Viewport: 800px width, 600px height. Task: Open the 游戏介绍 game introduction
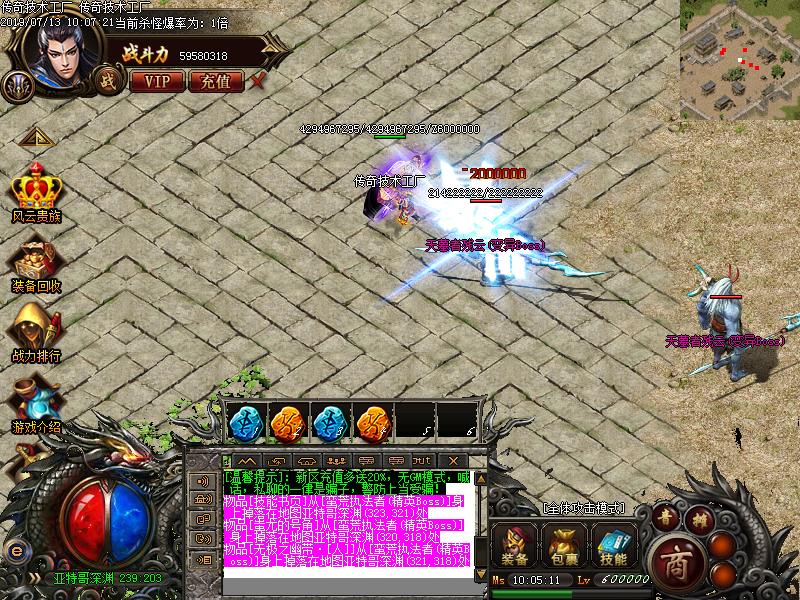pos(37,403)
